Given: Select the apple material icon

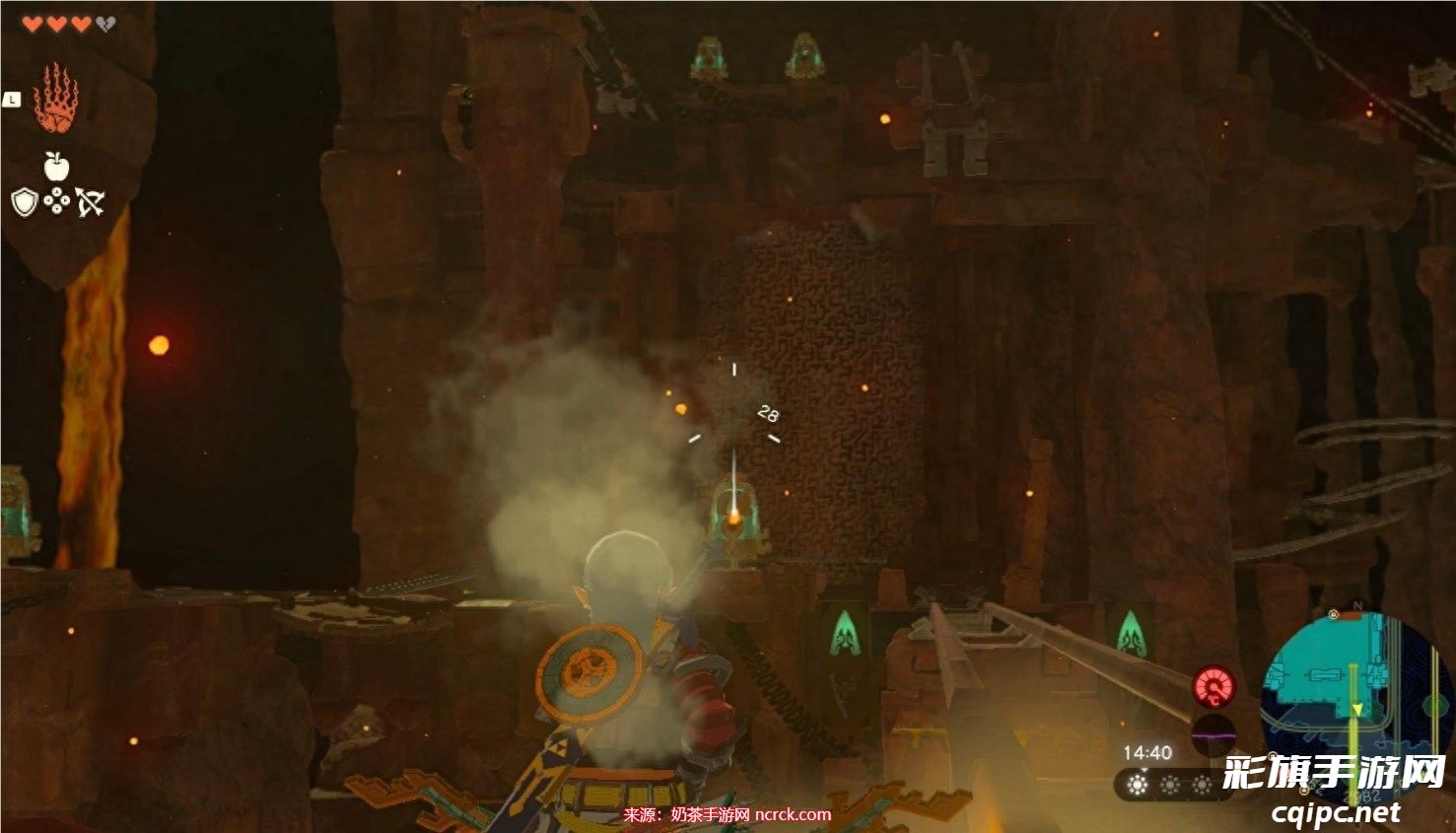Looking at the screenshot, I should click(56, 167).
